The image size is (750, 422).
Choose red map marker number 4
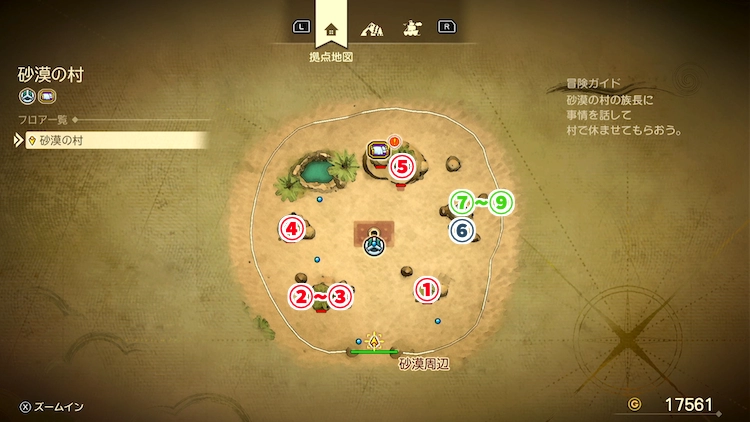click(x=291, y=229)
